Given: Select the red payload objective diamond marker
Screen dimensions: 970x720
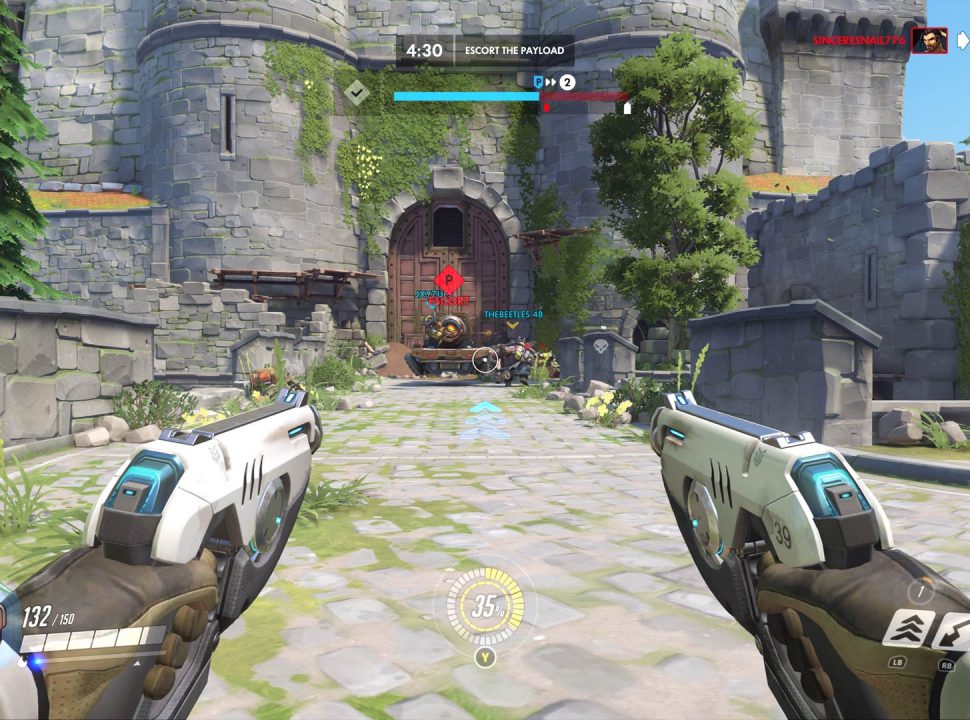Looking at the screenshot, I should (448, 280).
